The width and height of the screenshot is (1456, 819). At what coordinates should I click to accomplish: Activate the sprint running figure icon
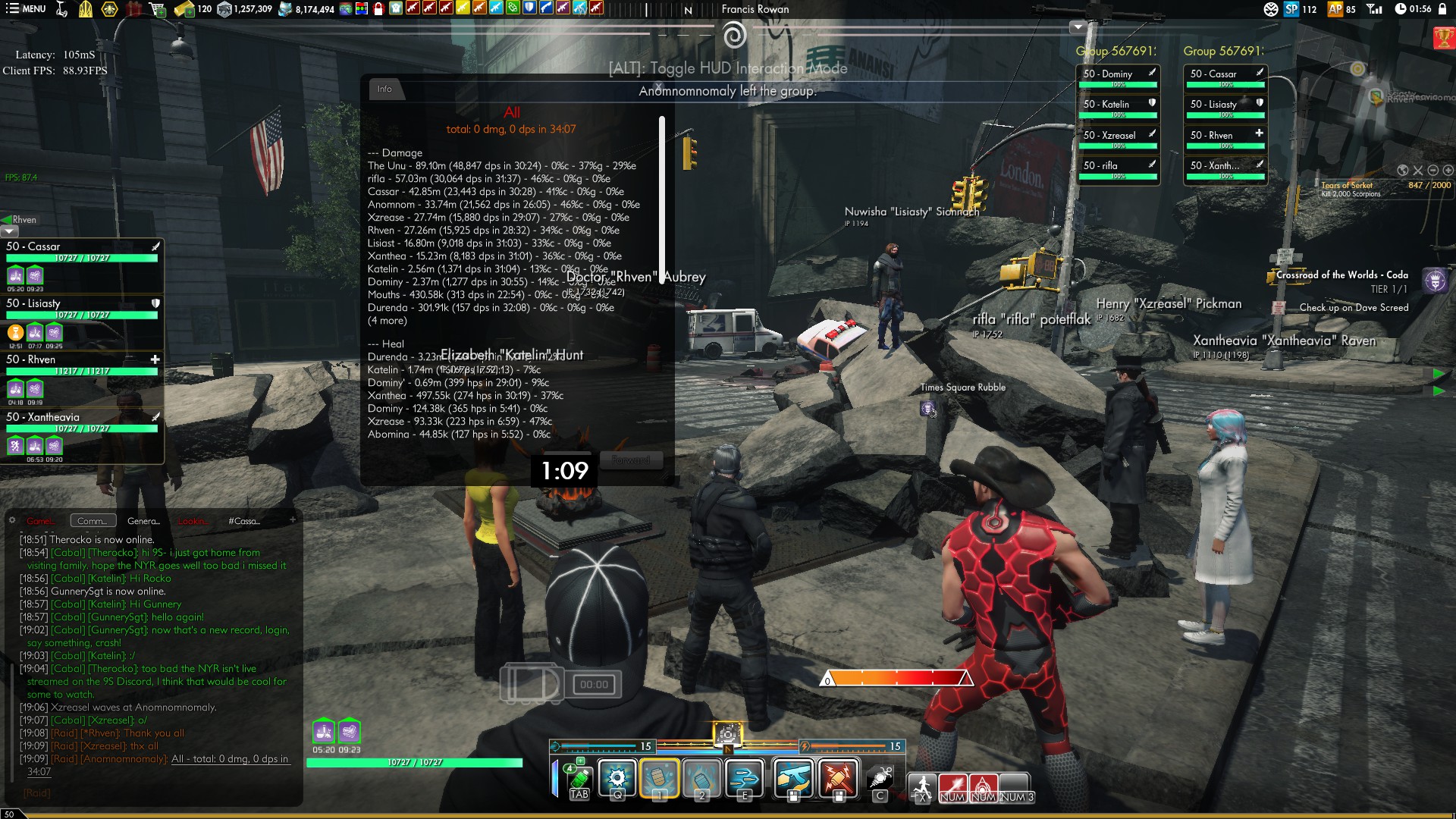click(922, 787)
